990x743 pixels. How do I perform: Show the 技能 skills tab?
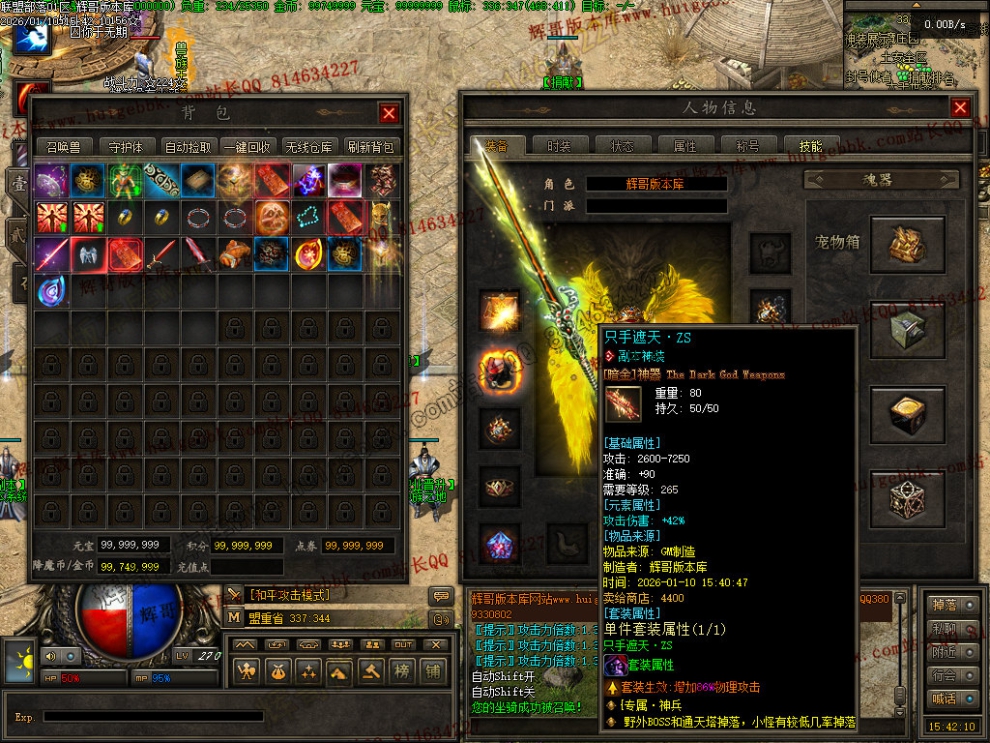pyautogui.click(x=810, y=146)
